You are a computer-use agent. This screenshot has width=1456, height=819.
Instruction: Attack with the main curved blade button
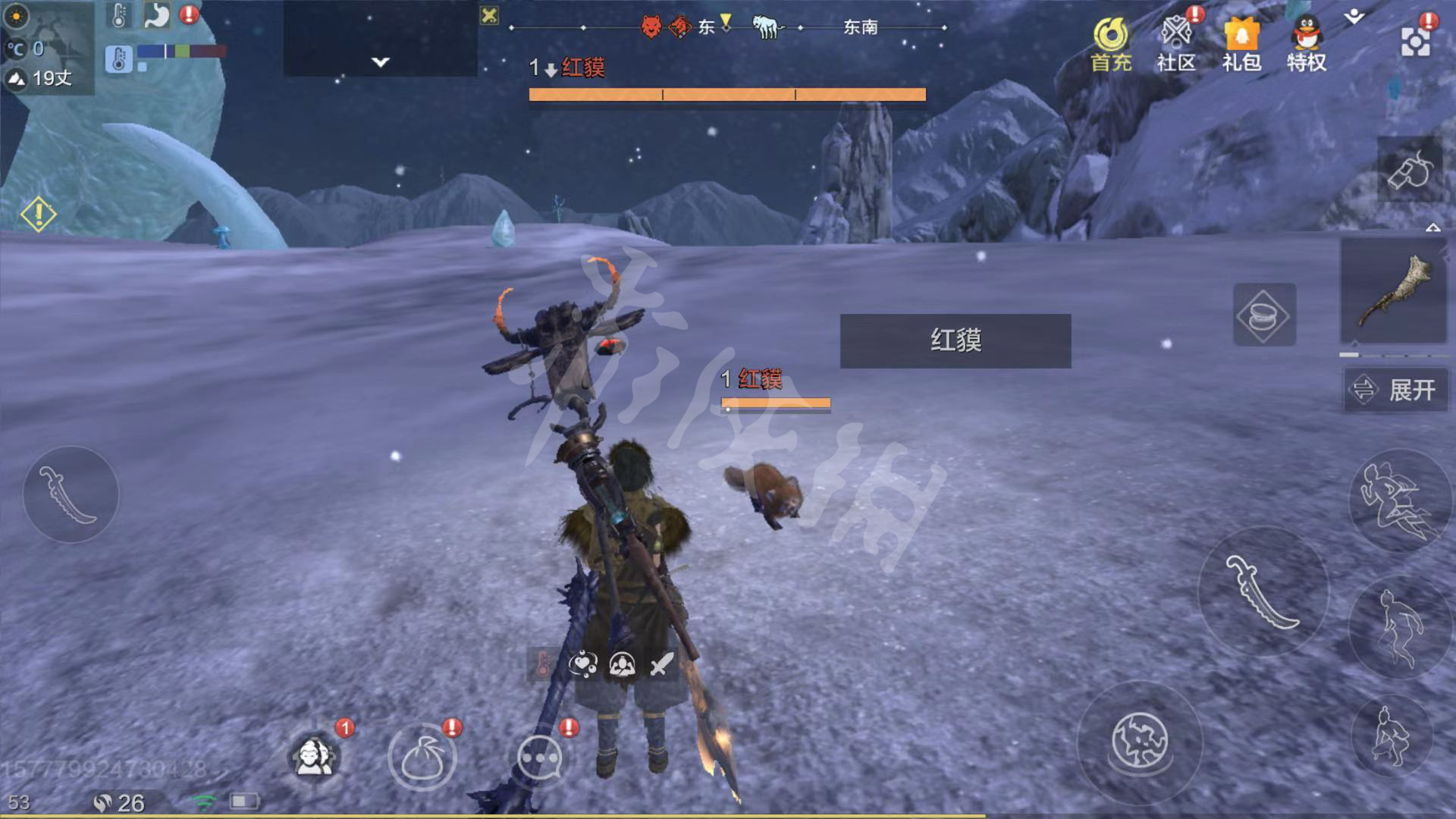tap(1263, 591)
